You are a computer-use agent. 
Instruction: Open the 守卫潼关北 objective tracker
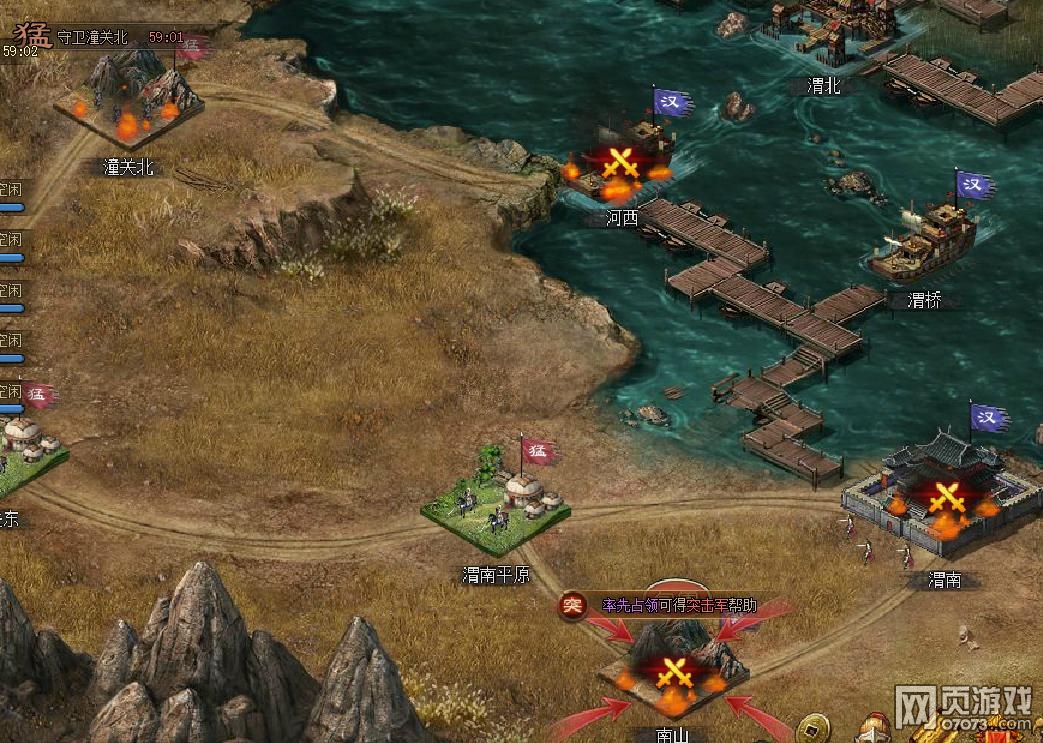[x=93, y=37]
